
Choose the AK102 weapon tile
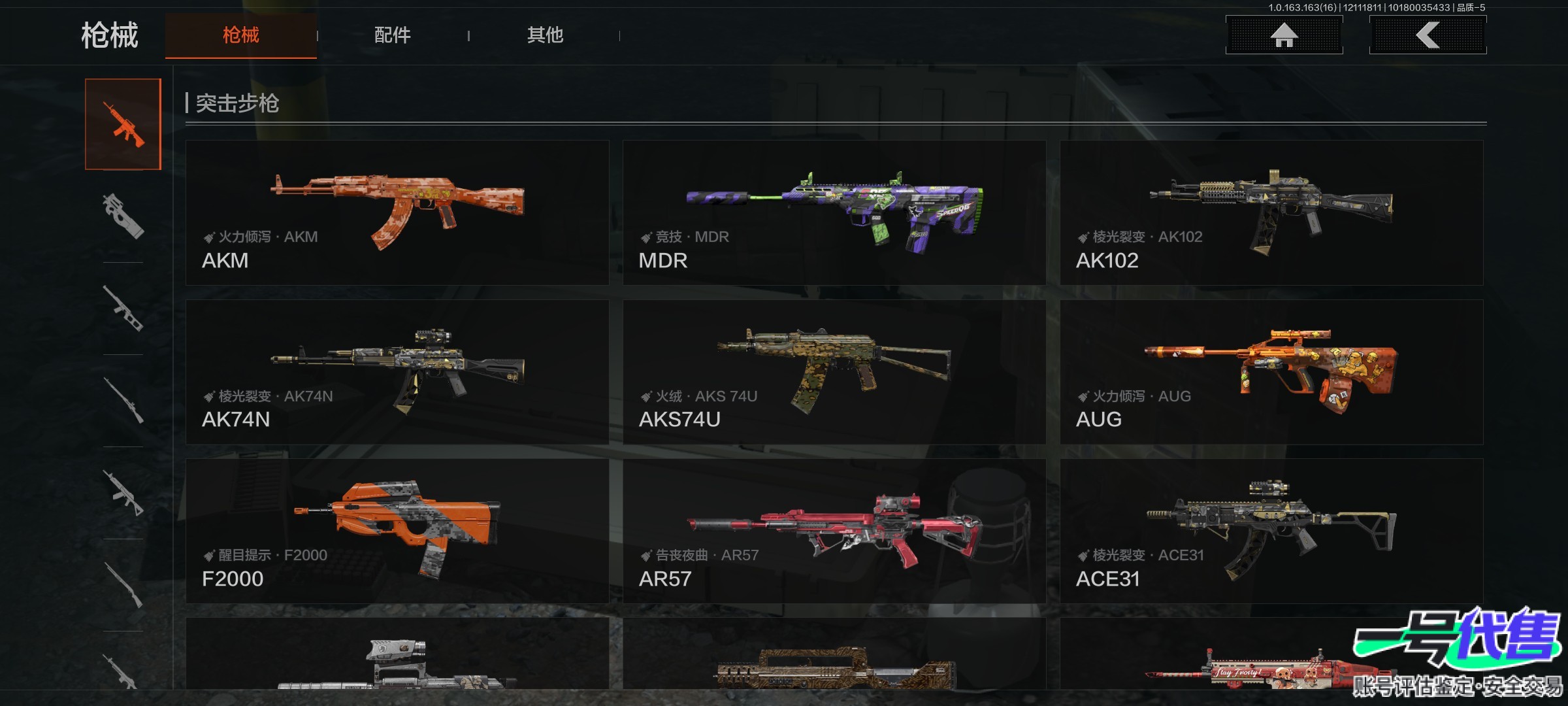1271,212
